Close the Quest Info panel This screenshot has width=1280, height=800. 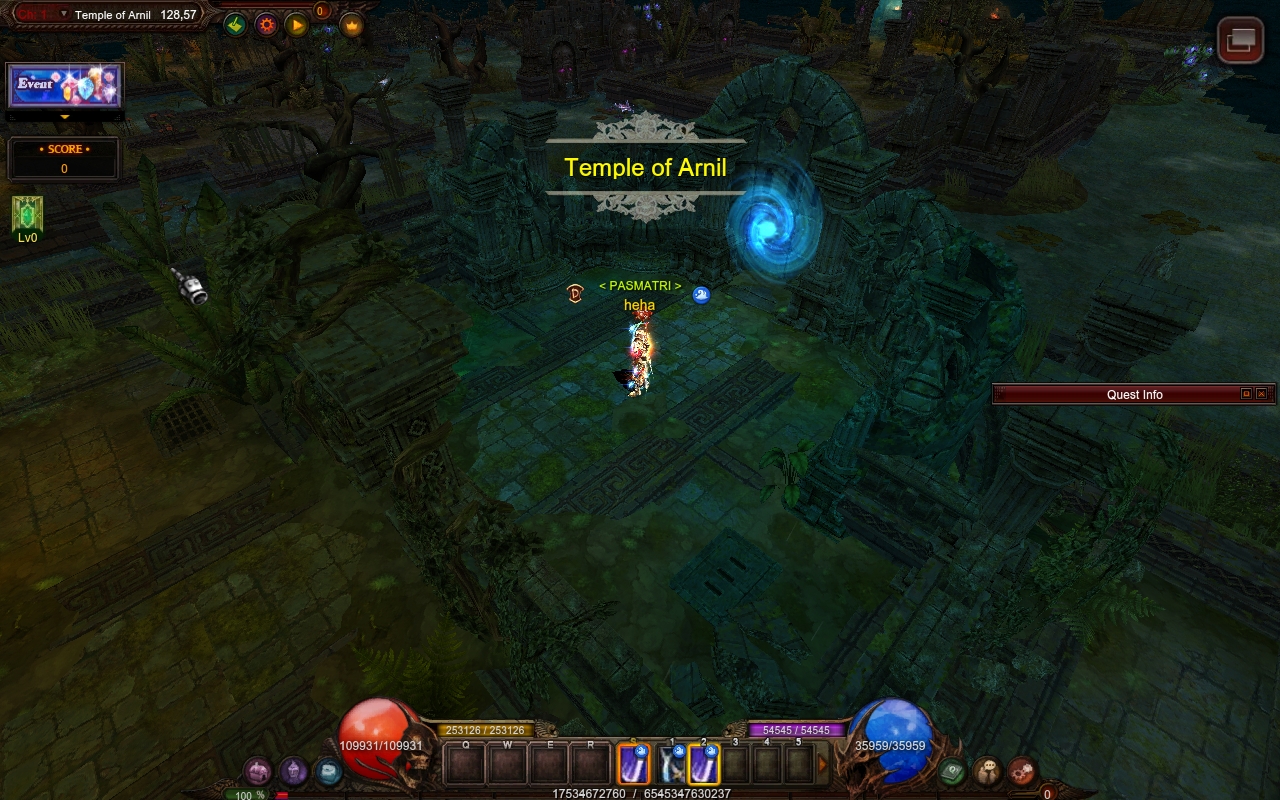(x=1261, y=394)
